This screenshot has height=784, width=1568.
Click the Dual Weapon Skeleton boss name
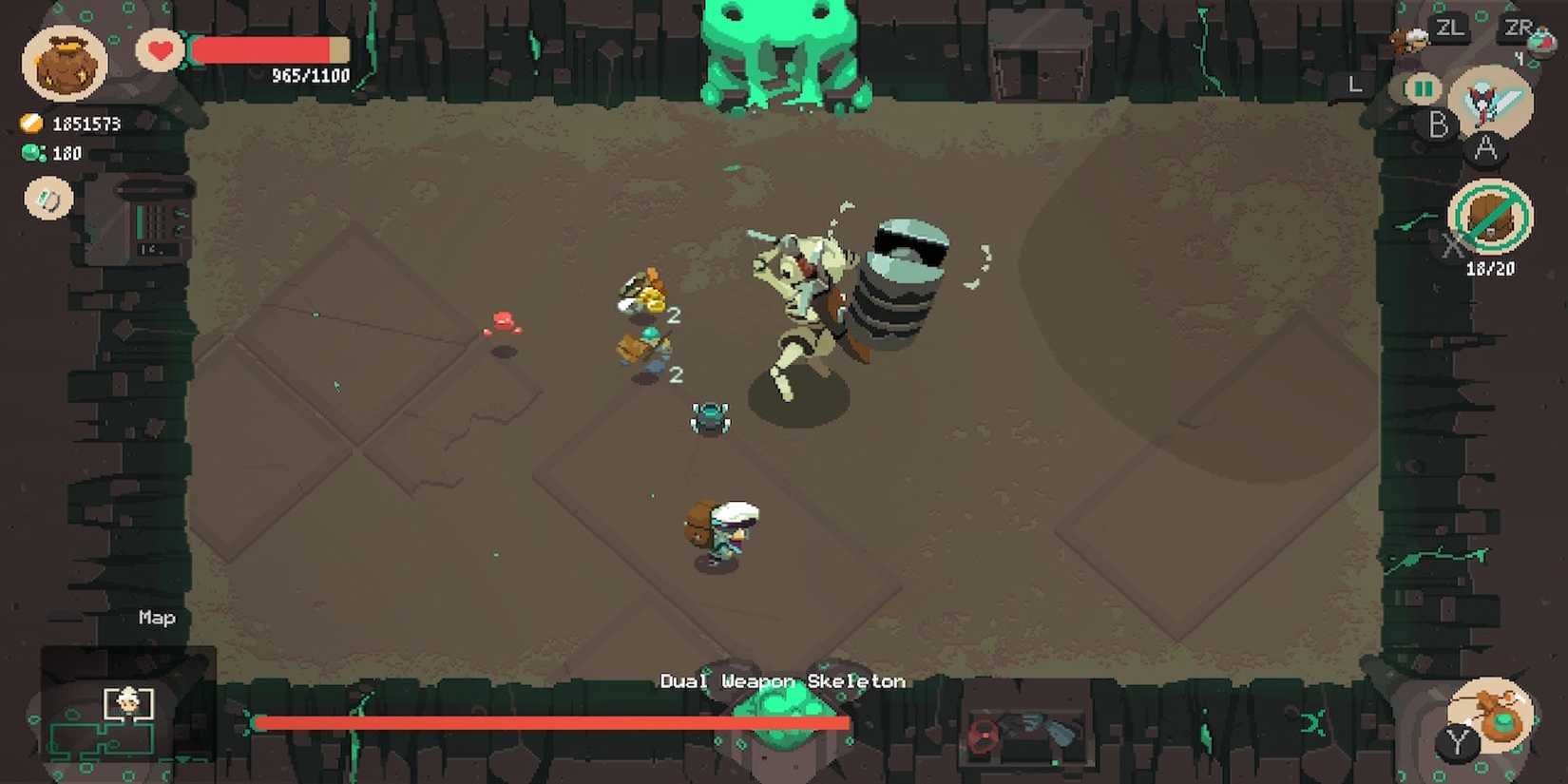(782, 681)
